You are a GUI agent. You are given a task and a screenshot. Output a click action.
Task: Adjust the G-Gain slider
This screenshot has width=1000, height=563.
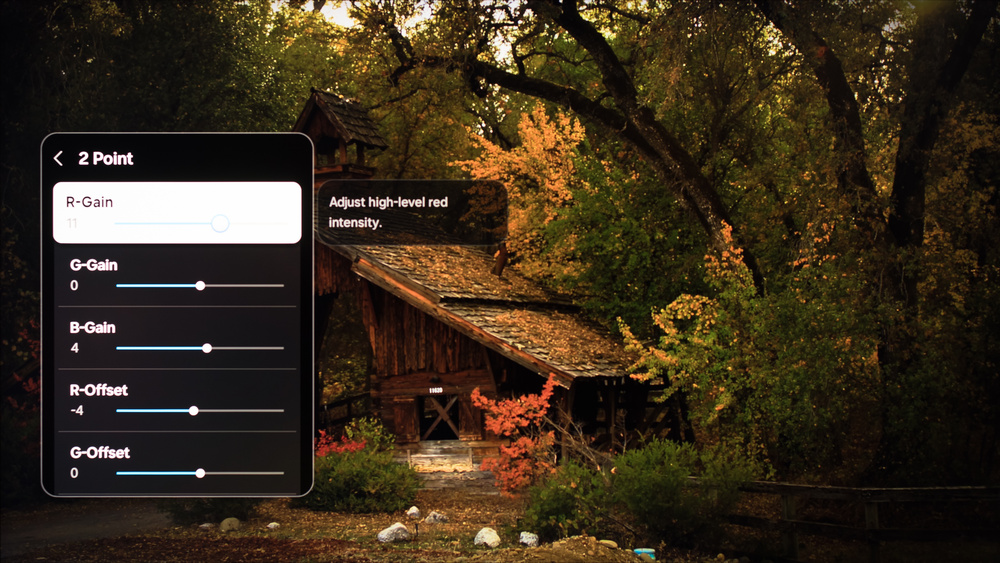[x=200, y=286]
